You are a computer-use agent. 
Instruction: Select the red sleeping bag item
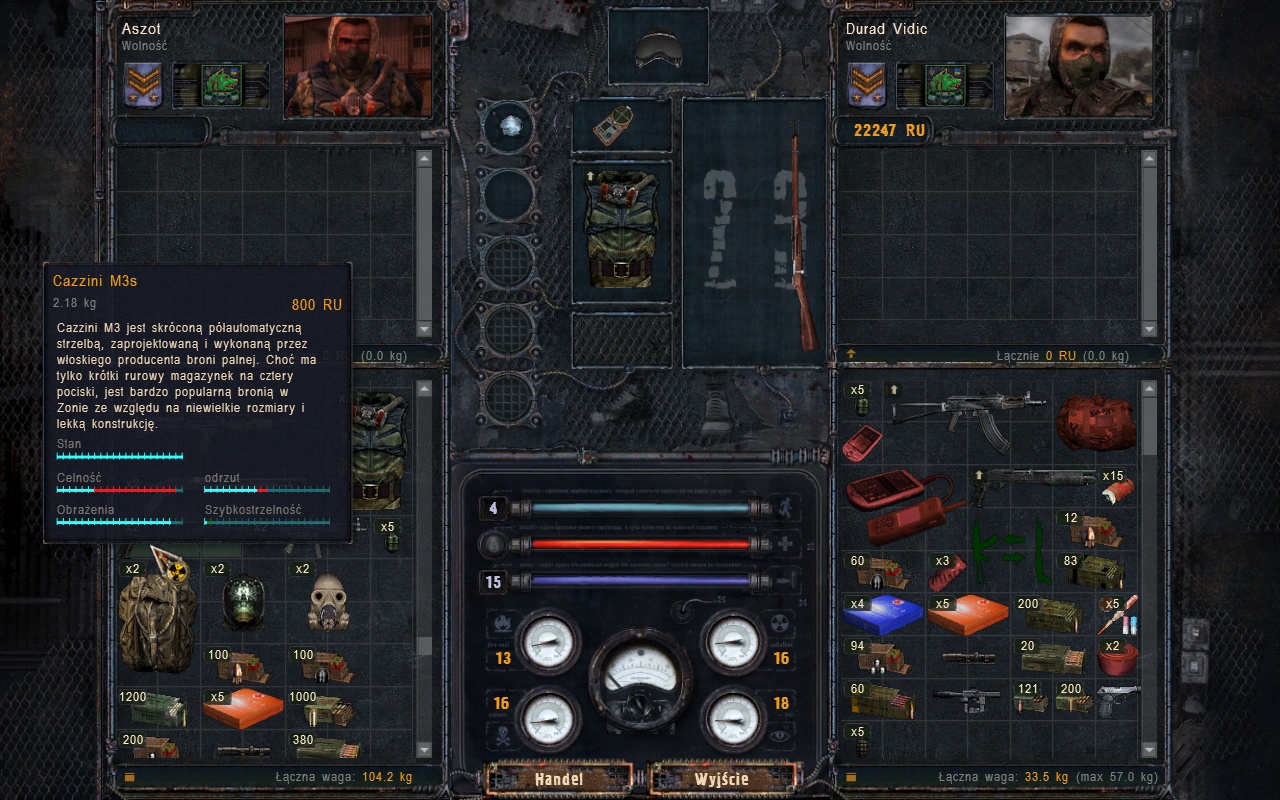point(1095,421)
